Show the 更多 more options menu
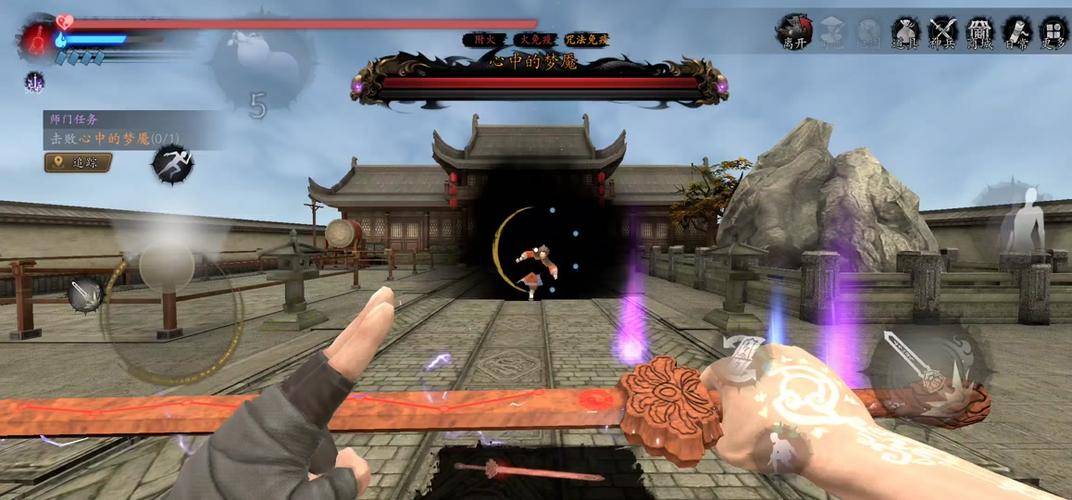The image size is (1072, 500). point(1054,31)
